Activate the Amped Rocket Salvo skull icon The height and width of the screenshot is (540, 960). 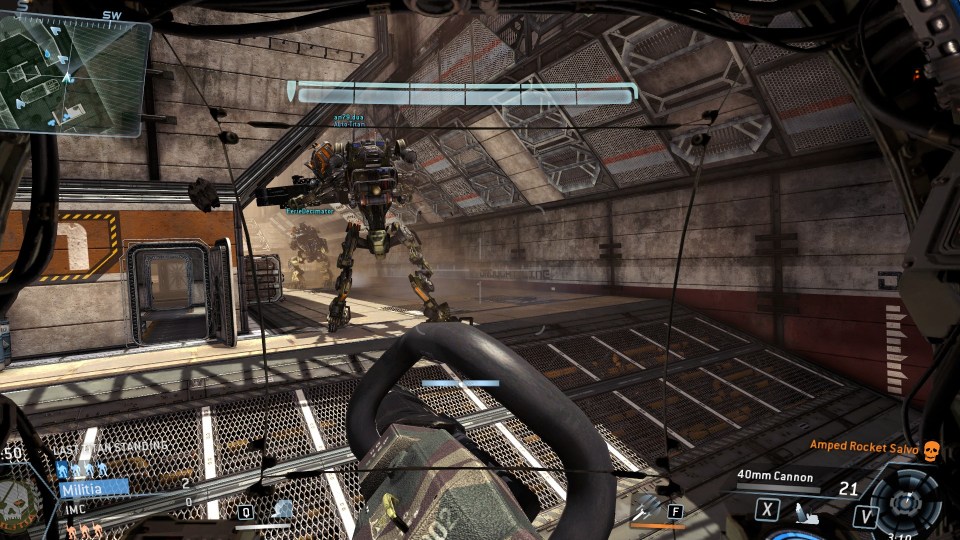click(931, 449)
